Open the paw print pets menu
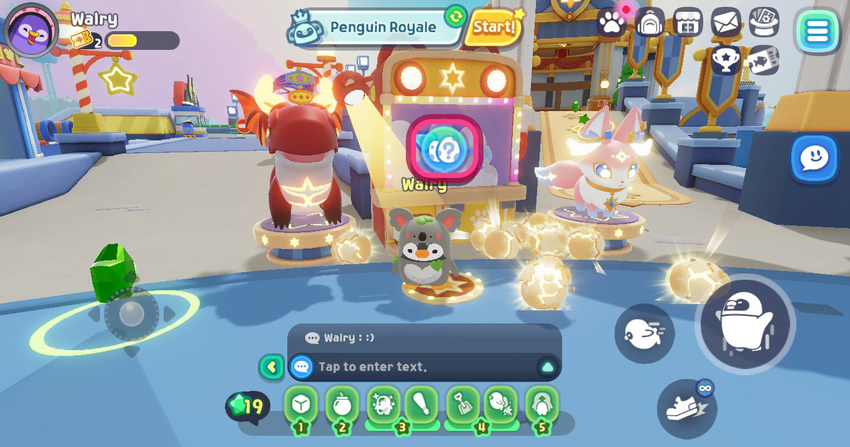 (611, 21)
